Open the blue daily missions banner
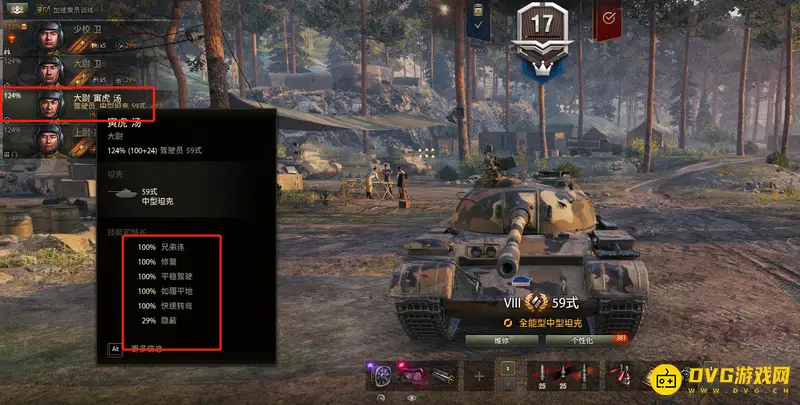Screen dimensions: 800x405 click(478, 20)
